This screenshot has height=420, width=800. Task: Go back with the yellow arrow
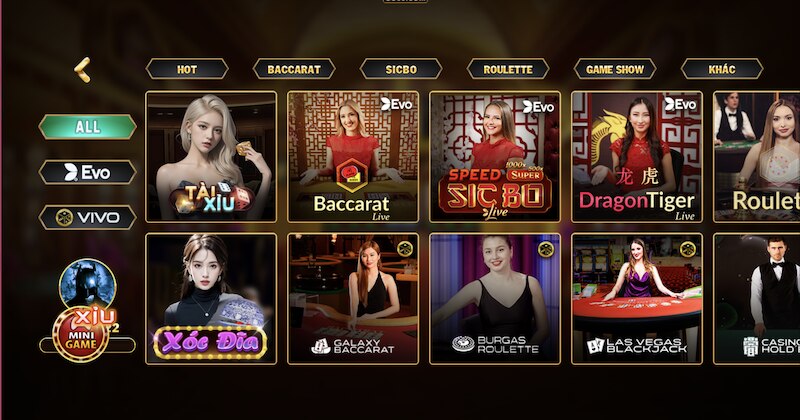pyautogui.click(x=82, y=69)
